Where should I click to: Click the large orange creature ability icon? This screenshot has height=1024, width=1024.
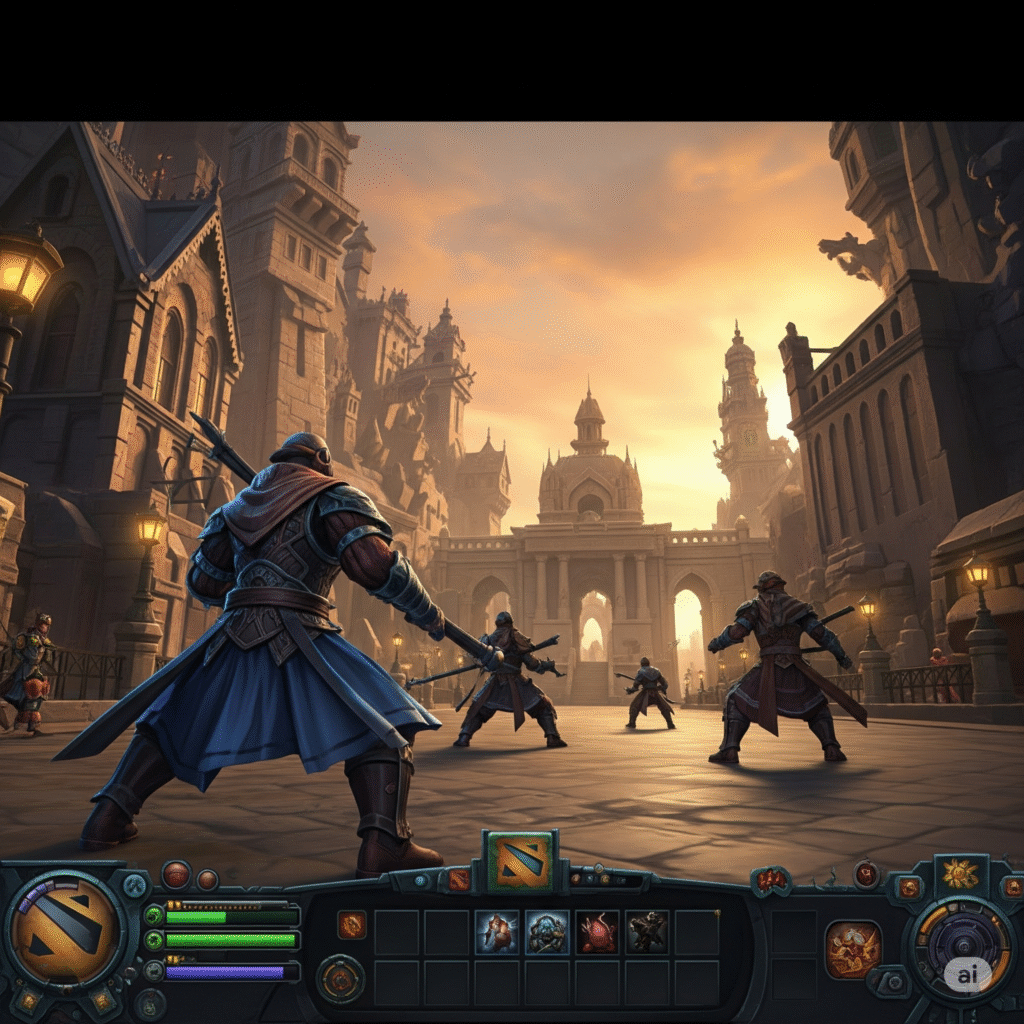coord(853,949)
